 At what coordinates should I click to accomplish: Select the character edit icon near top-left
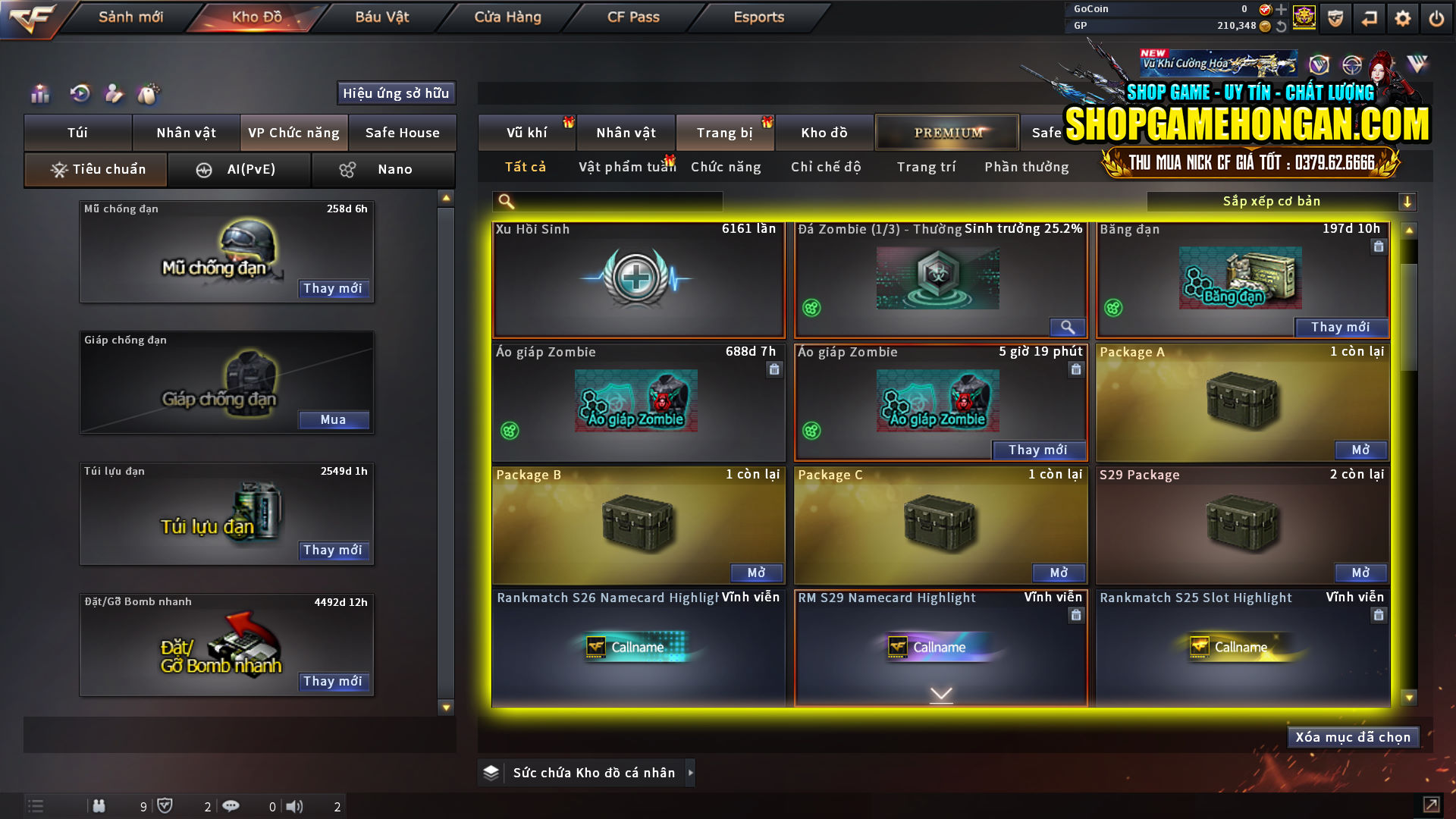click(114, 93)
